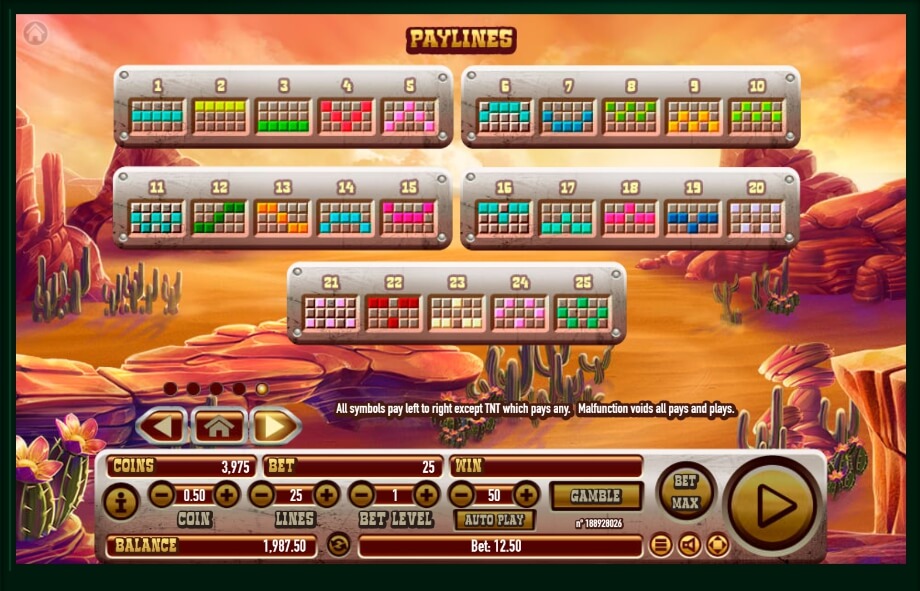
Task: Increase the auto play spin count
Action: (x=526, y=494)
